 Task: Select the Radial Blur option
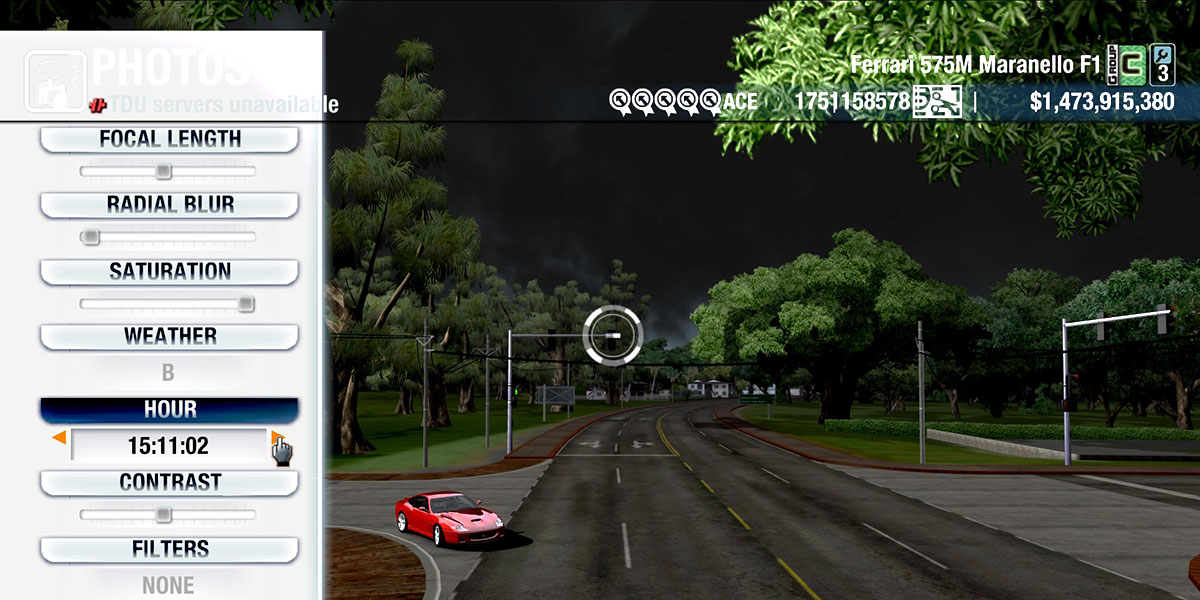(x=169, y=205)
